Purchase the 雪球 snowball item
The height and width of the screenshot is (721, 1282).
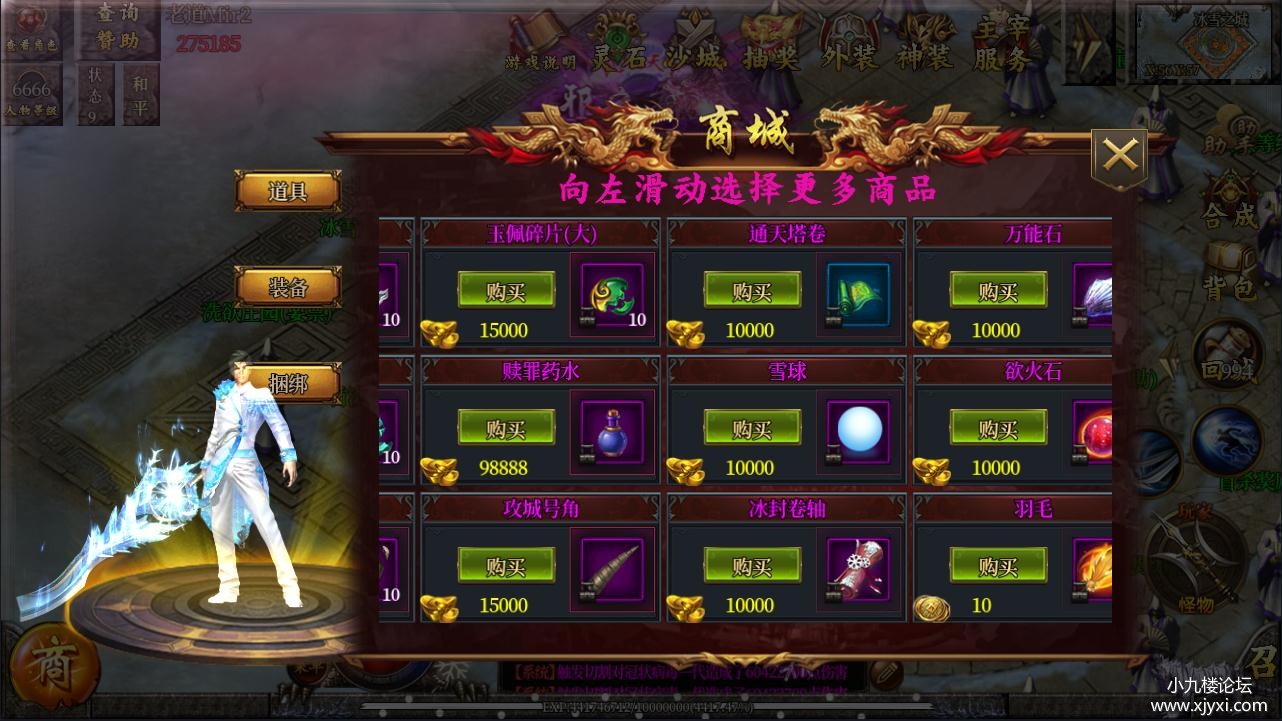click(752, 429)
